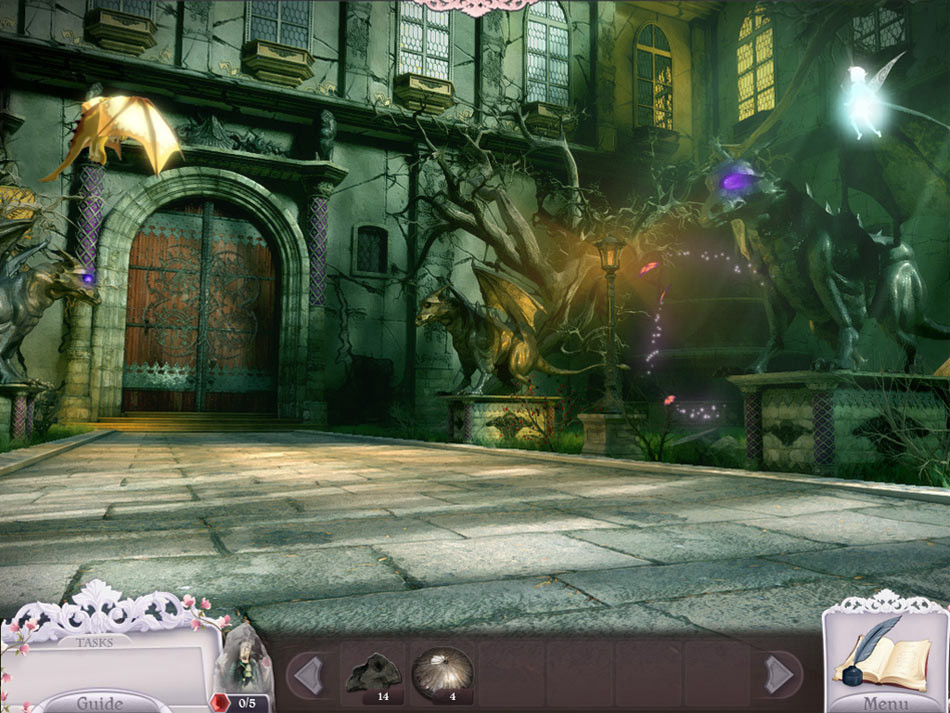Viewport: 950px width, 713px height.
Task: Show the Tasks panel
Action: [95, 641]
